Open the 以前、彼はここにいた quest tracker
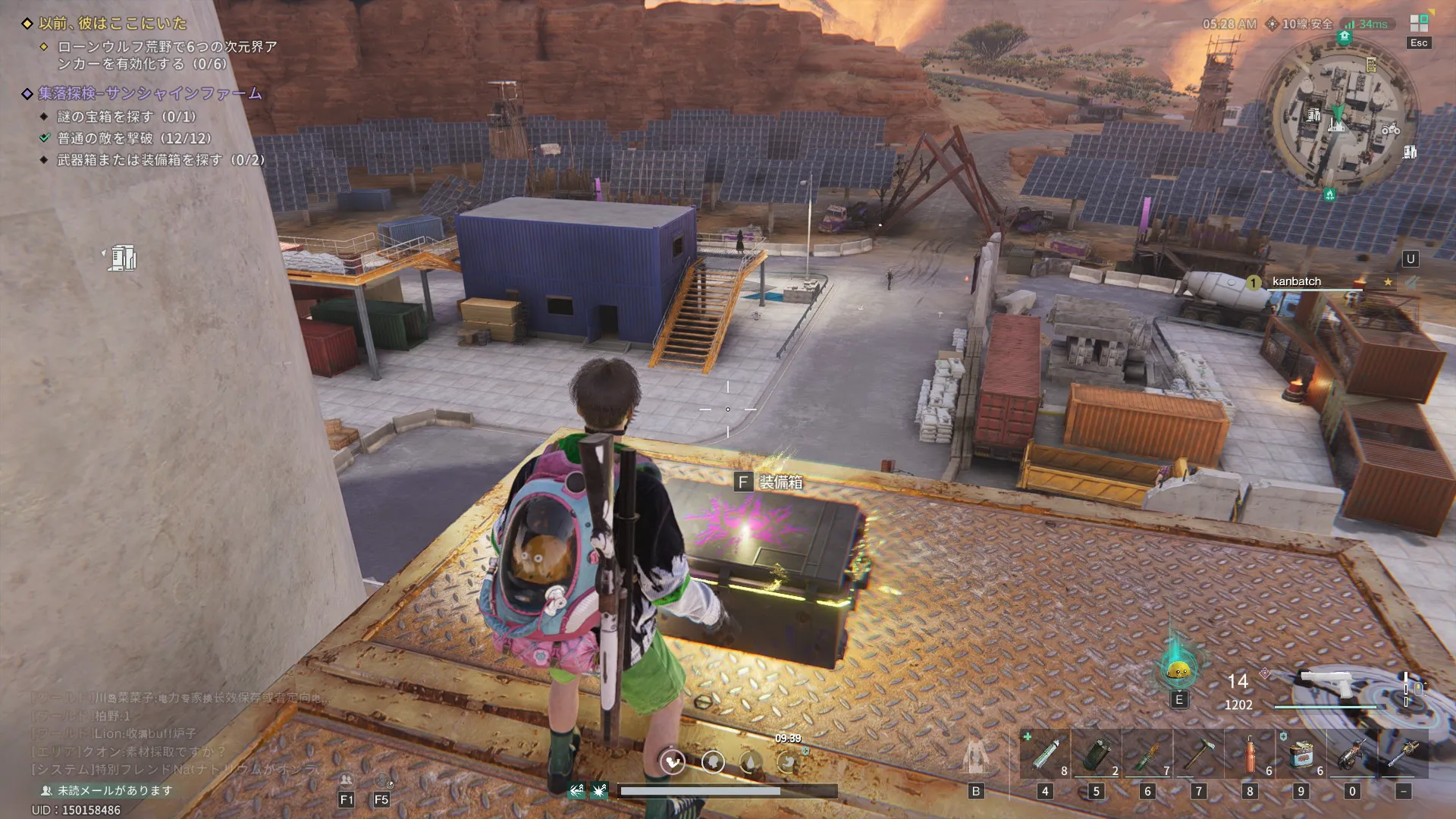Viewport: 1456px width, 819px height. point(112,24)
